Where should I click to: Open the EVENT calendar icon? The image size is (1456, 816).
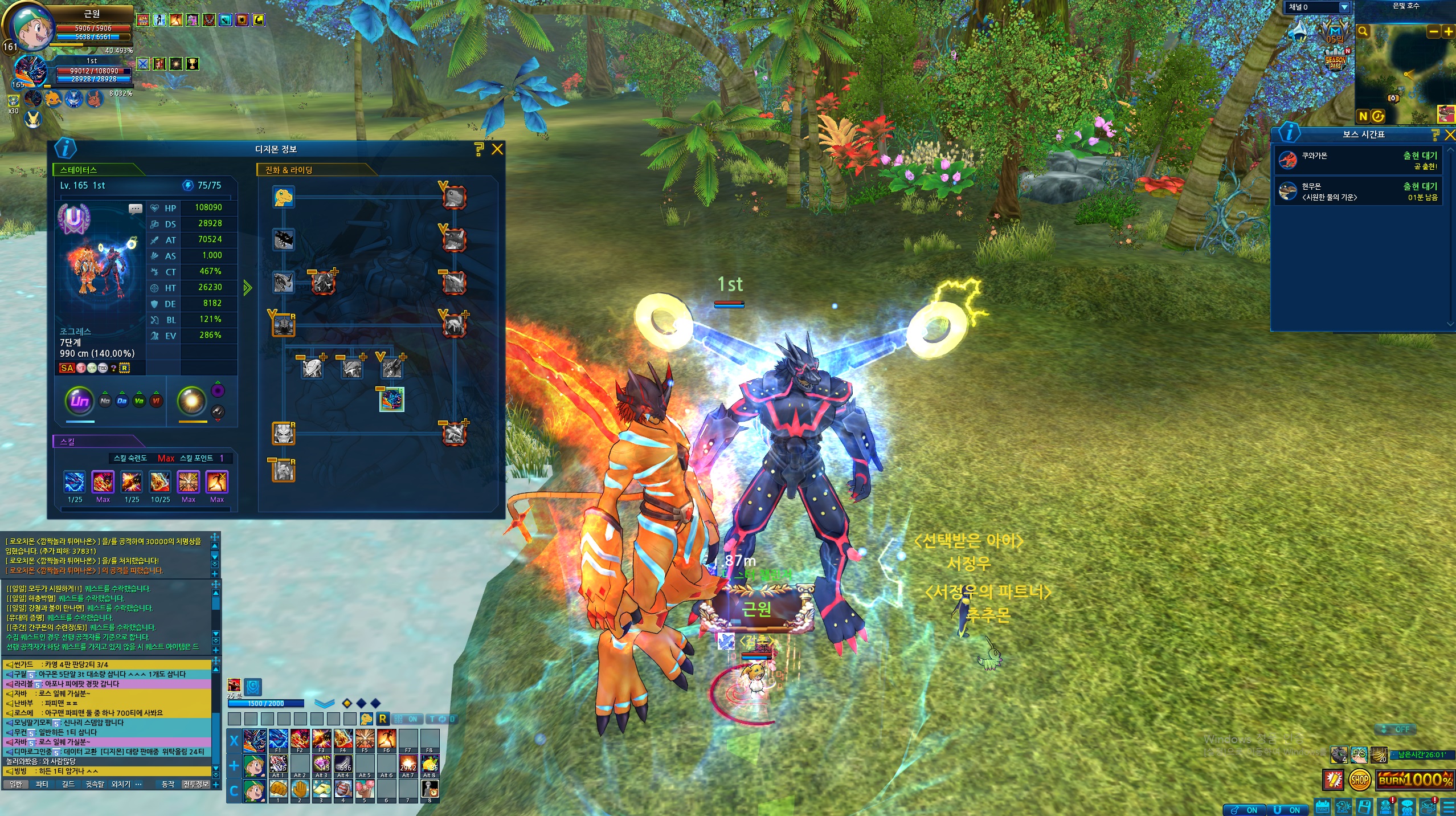pos(1322,807)
